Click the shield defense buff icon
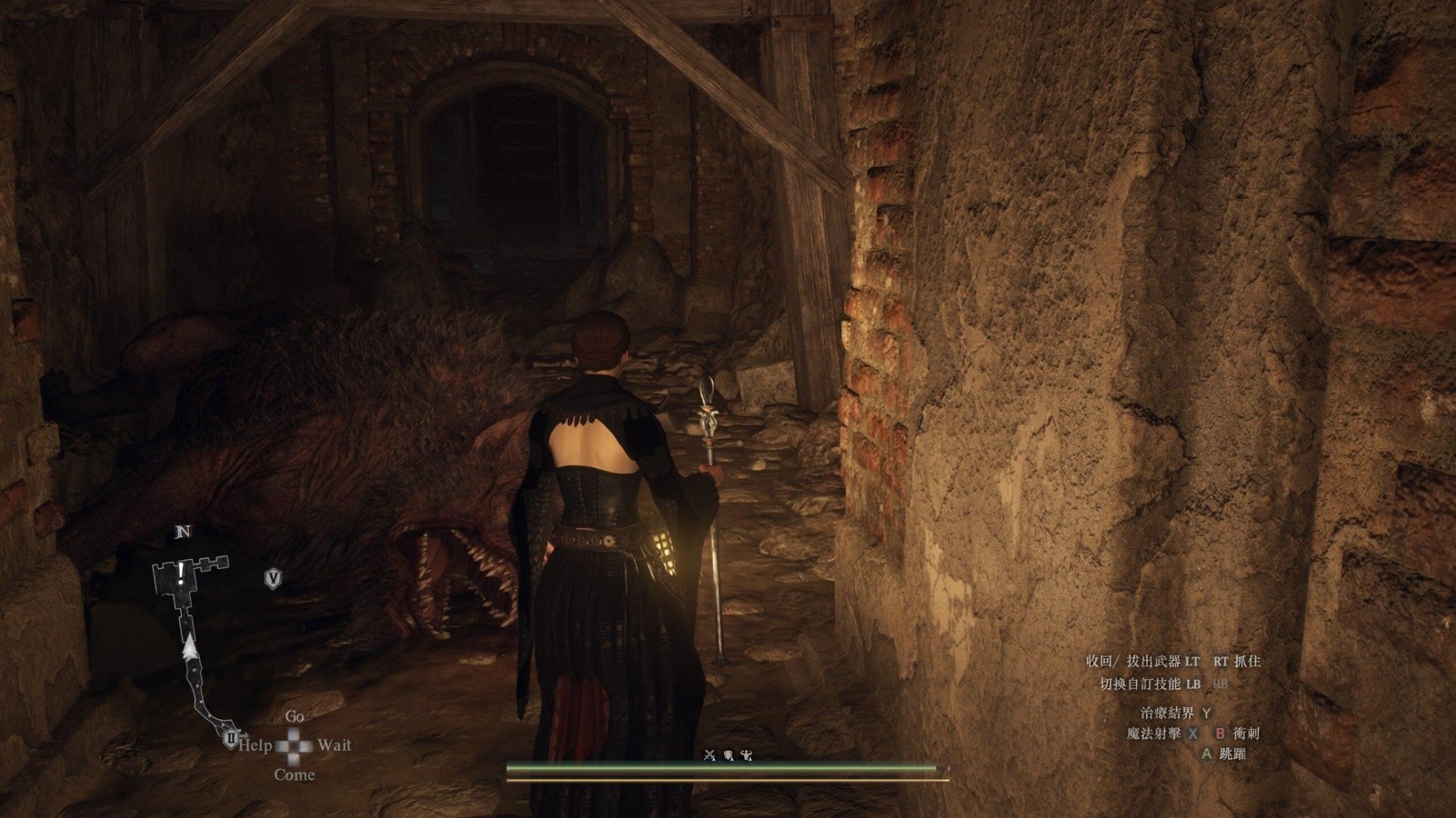The width and height of the screenshot is (1456, 818). (x=728, y=756)
